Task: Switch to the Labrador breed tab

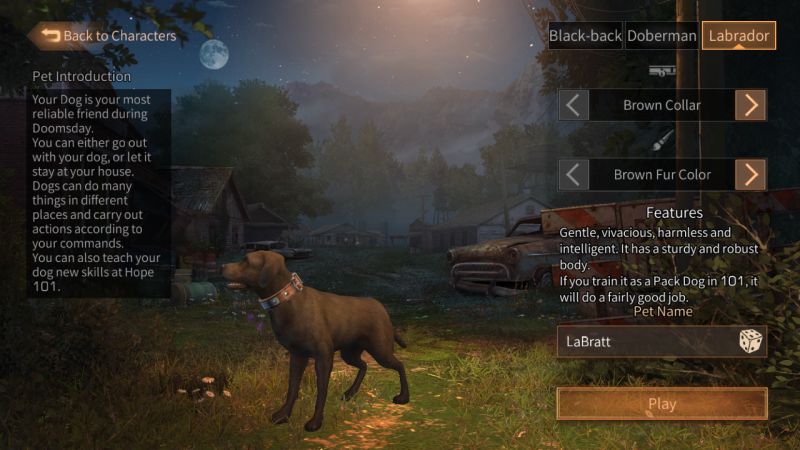Action: [x=738, y=36]
